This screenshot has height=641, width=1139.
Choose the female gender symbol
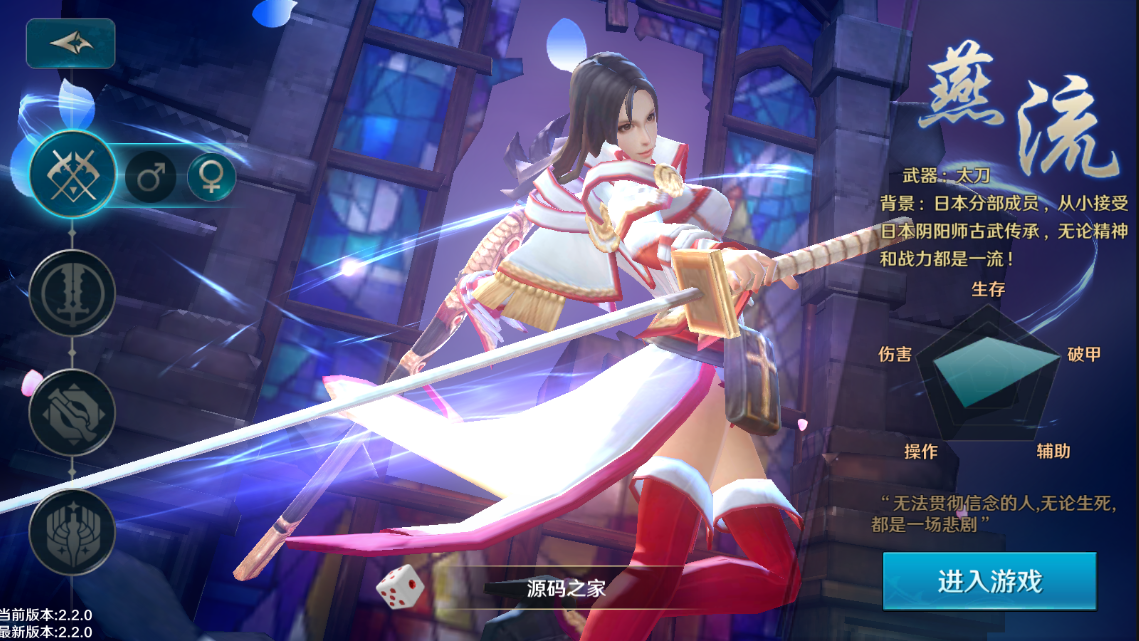(212, 177)
